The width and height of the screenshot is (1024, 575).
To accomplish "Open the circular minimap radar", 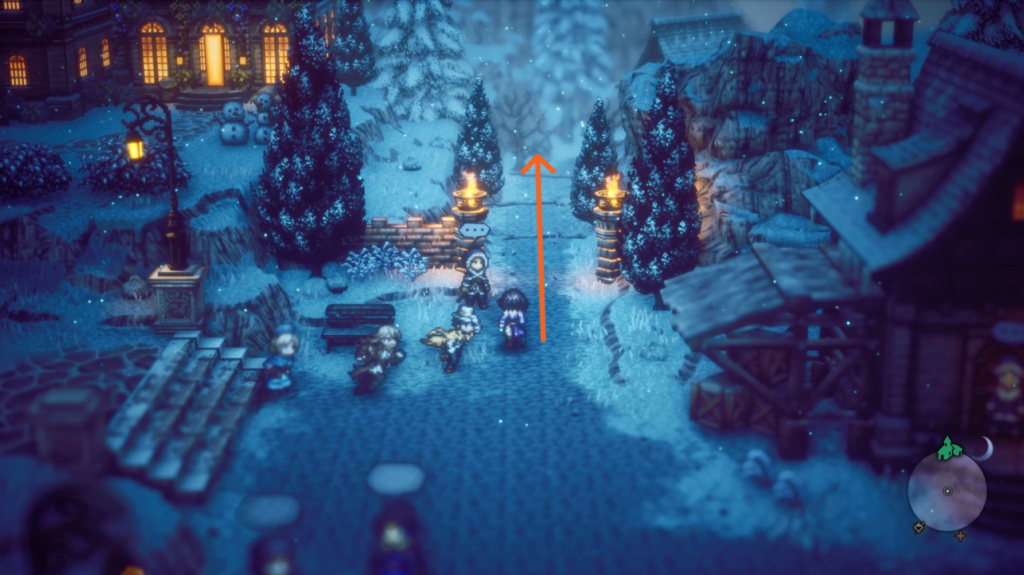I will (x=947, y=491).
